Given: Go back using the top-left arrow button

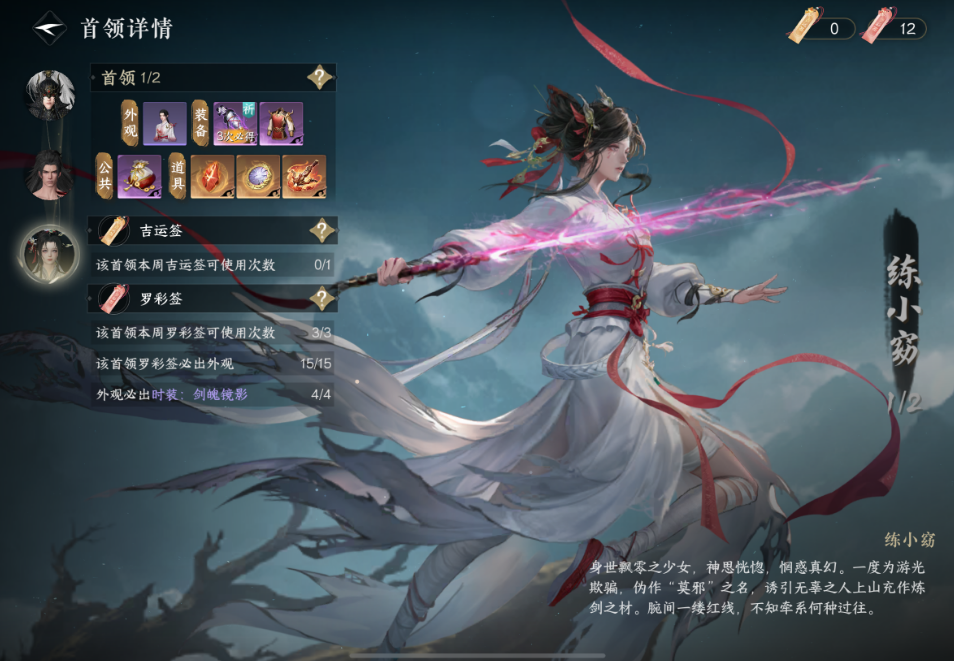Looking at the screenshot, I should click(49, 27).
